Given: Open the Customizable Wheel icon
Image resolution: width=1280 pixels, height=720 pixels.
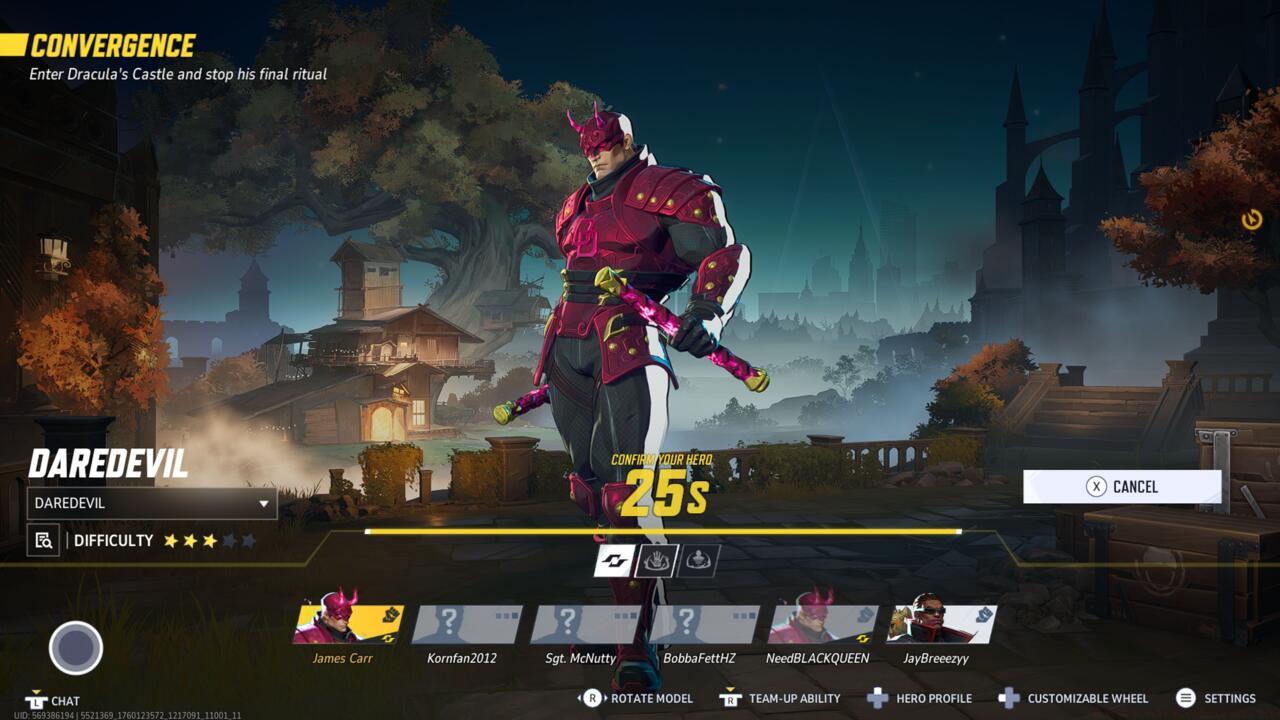Looking at the screenshot, I should pyautogui.click(x=1008, y=698).
